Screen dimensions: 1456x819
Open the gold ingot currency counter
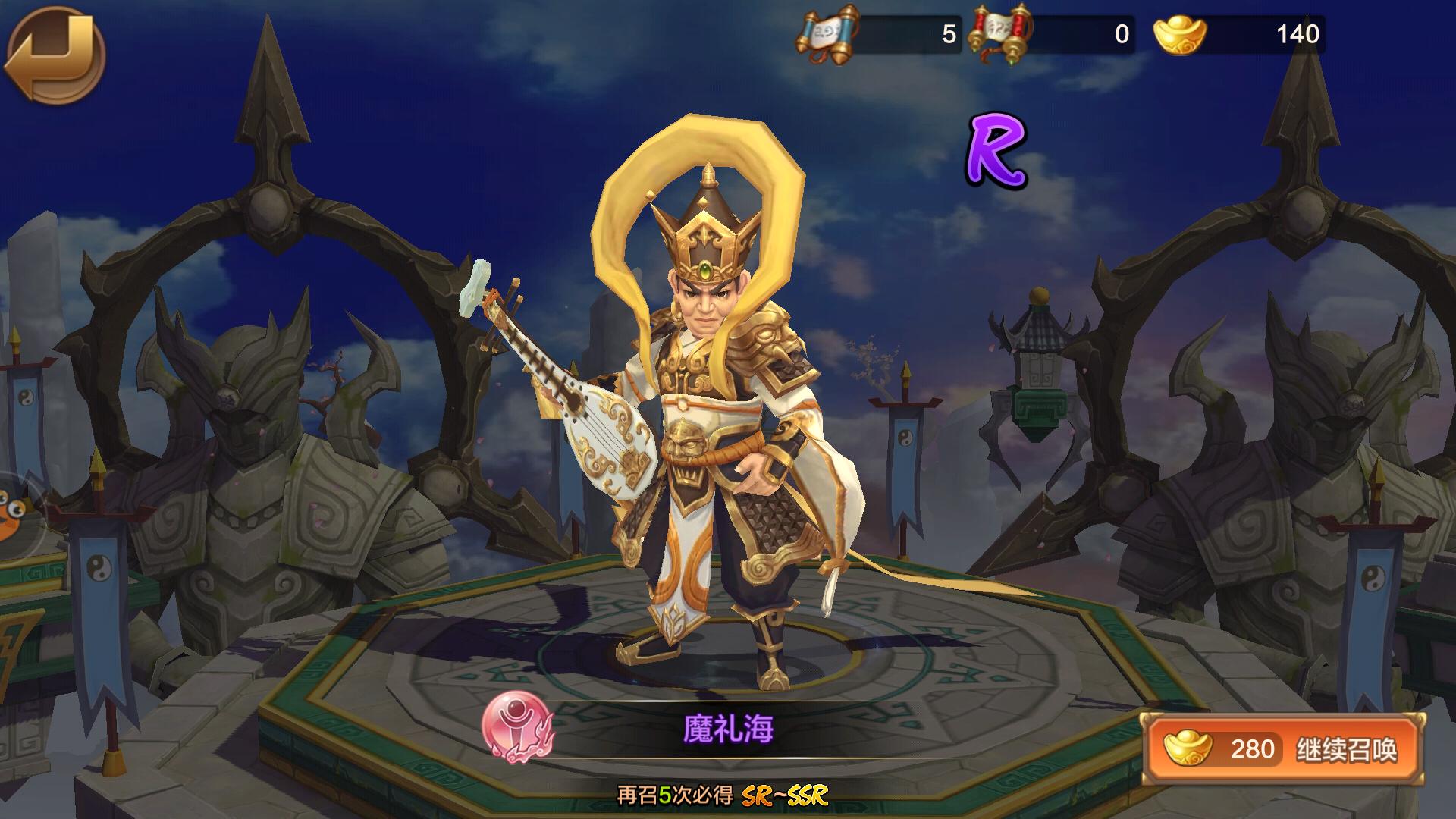click(1238, 35)
